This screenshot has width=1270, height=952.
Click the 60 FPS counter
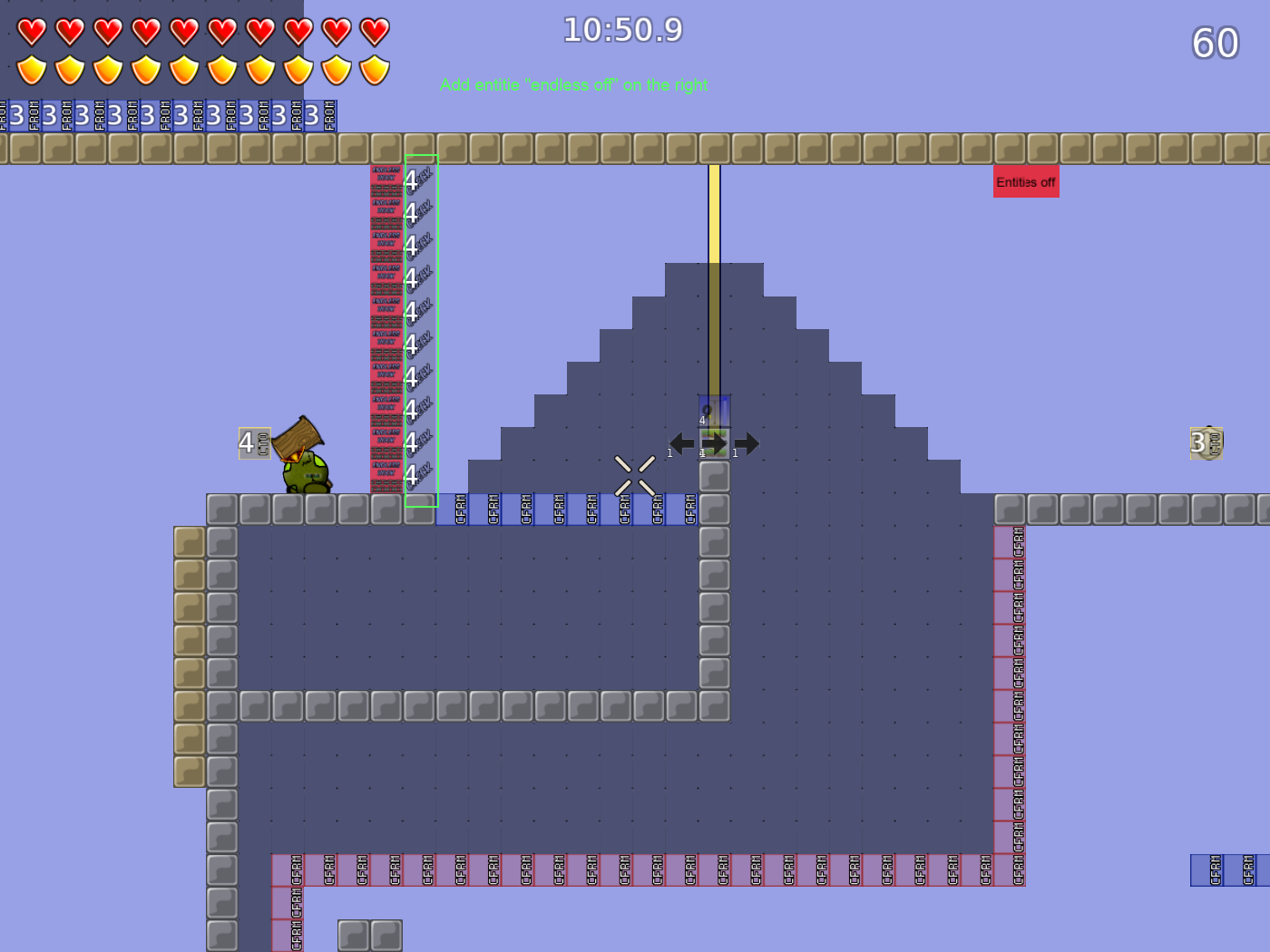1216,43
